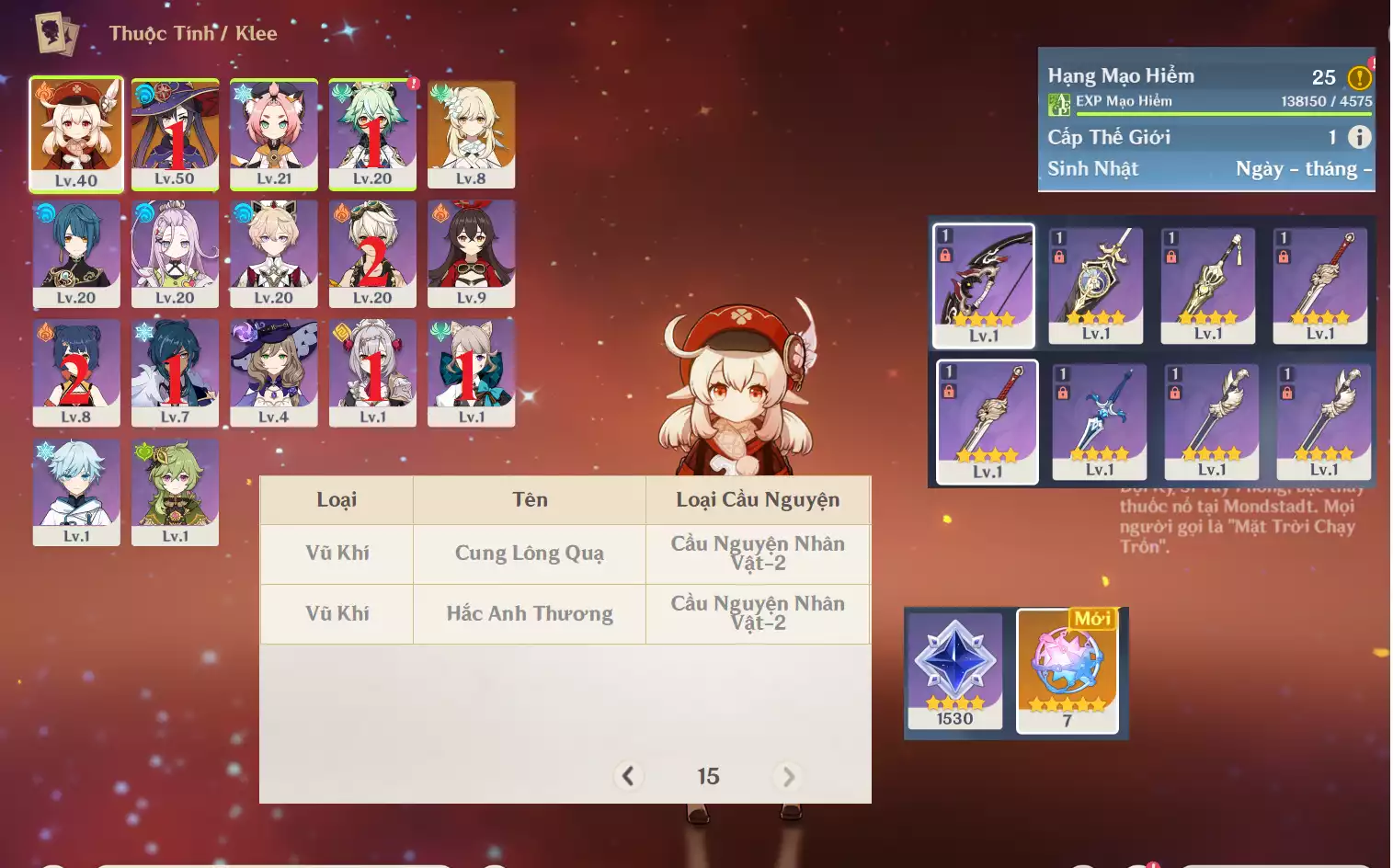Pick the Kaeya Lv.7 portrait
1393x868 pixels.
175,372
